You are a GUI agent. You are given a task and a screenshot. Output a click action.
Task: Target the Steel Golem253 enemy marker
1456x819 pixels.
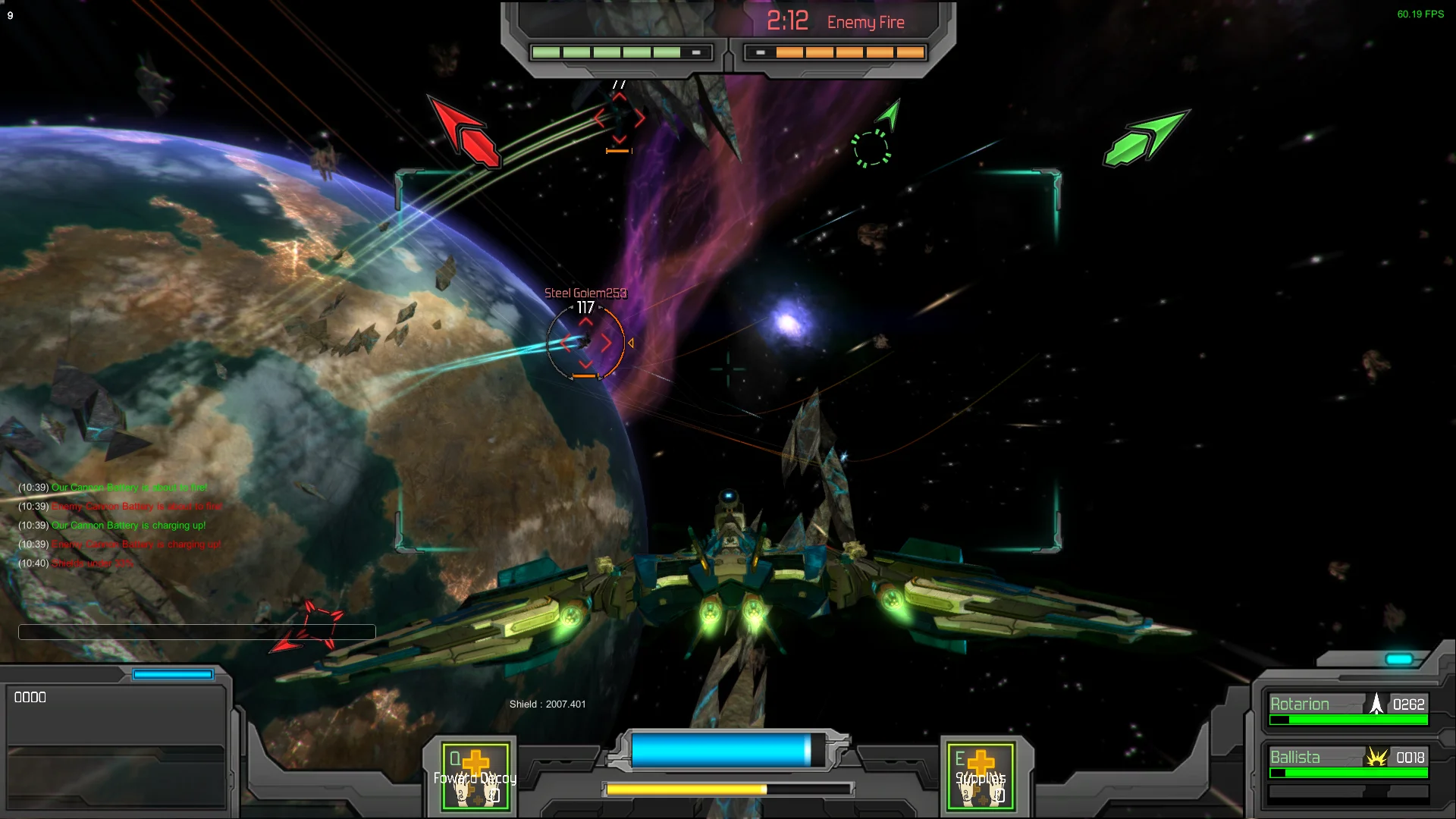click(x=585, y=344)
